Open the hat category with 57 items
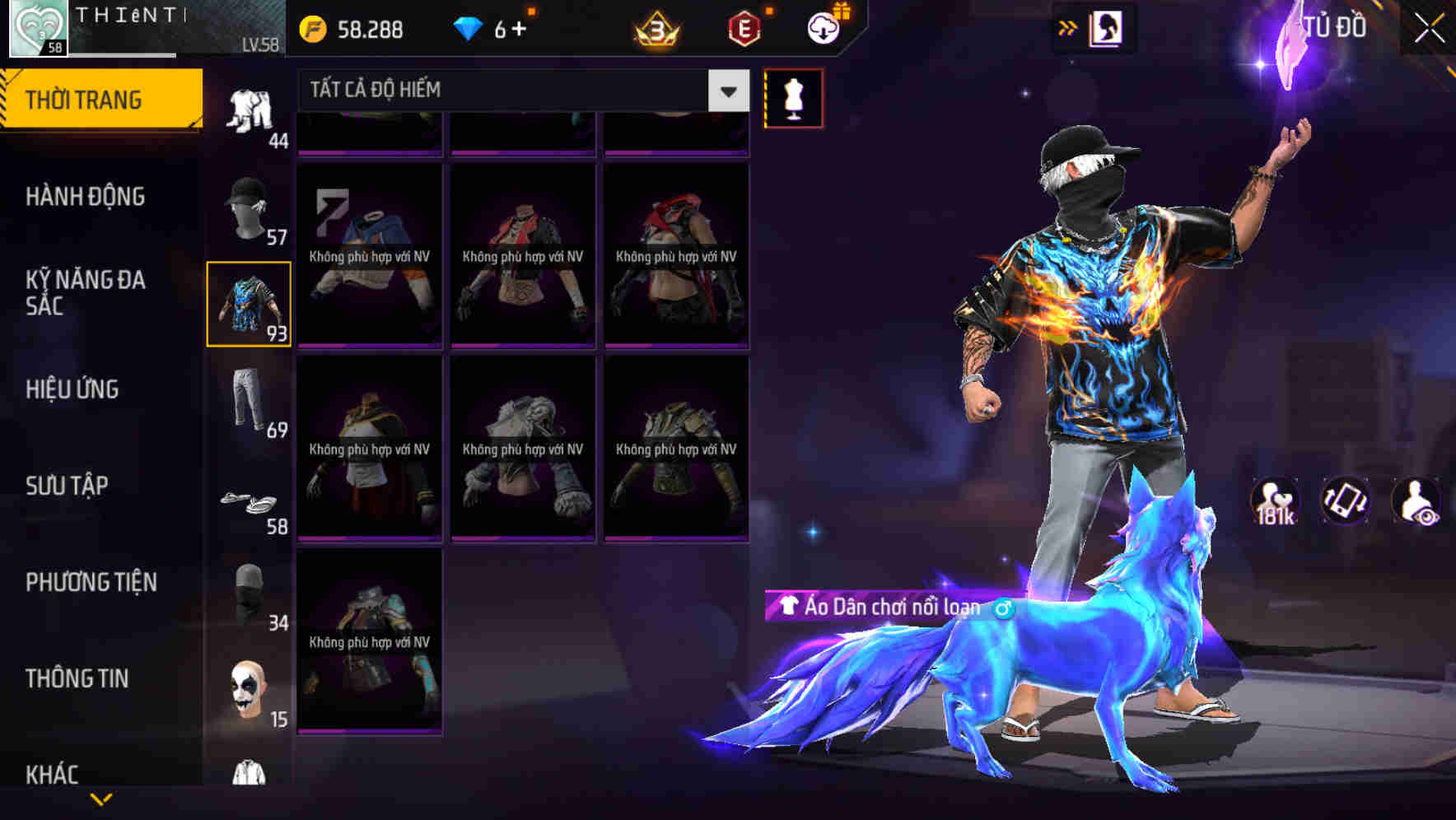 pyautogui.click(x=250, y=204)
